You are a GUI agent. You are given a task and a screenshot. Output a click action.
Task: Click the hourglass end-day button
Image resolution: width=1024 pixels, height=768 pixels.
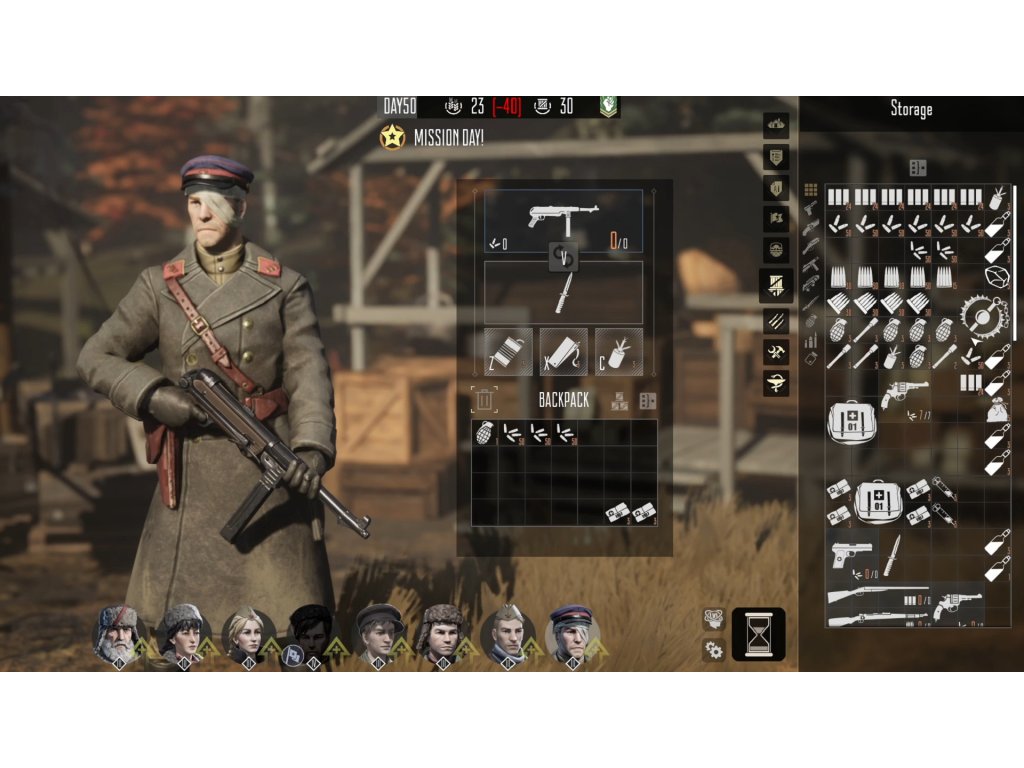tap(758, 634)
